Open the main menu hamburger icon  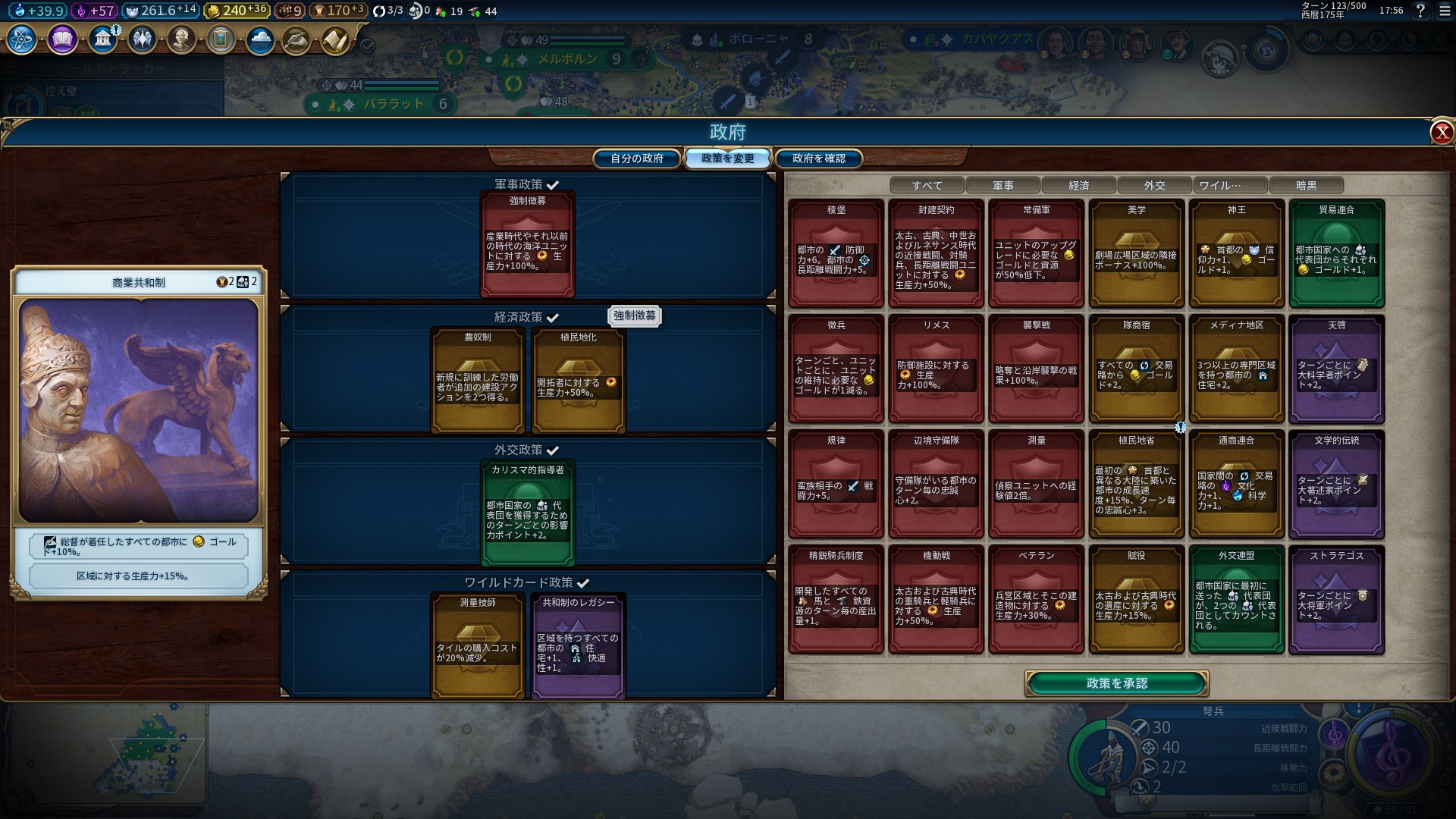[1444, 11]
